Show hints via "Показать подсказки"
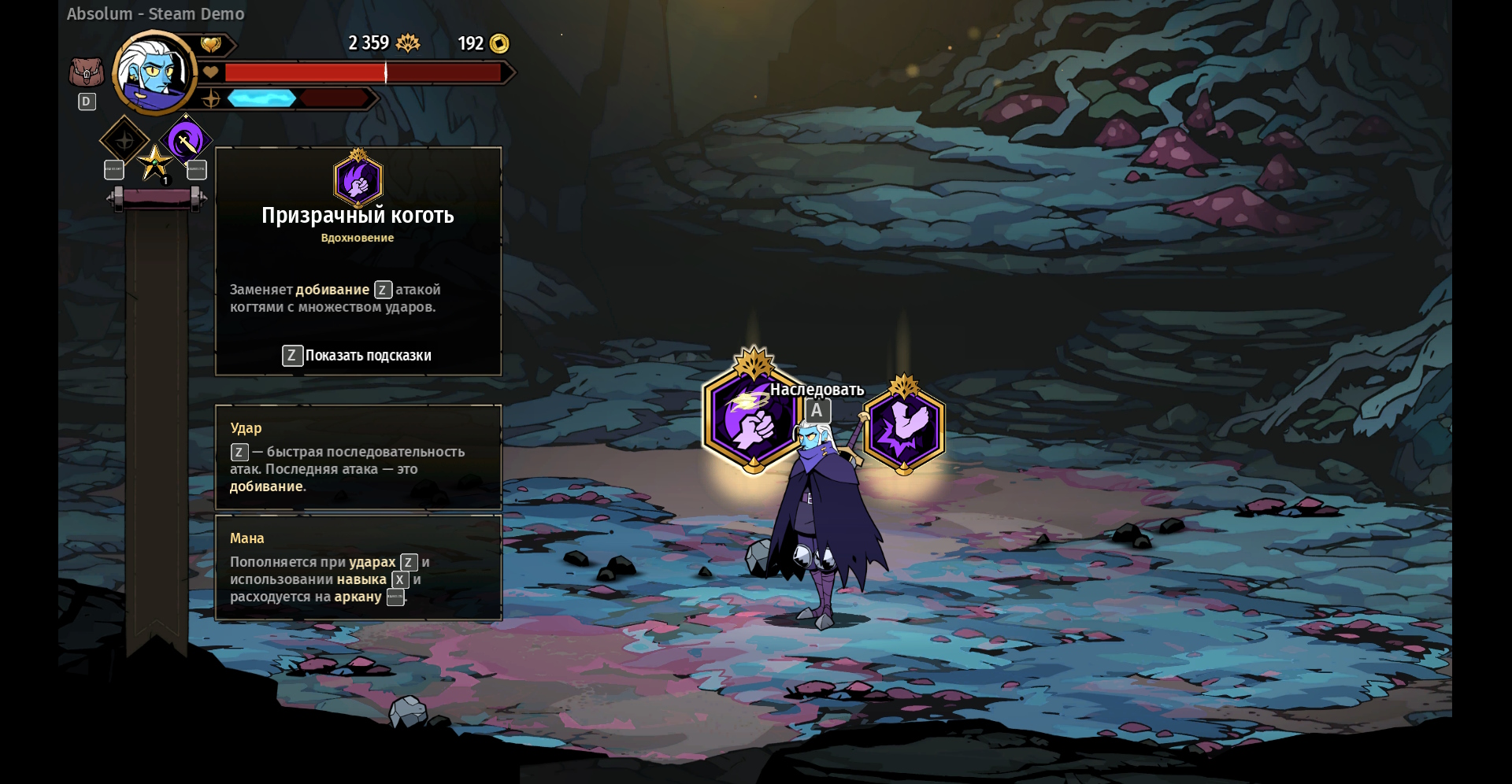The height and width of the screenshot is (784, 1512). coord(358,356)
